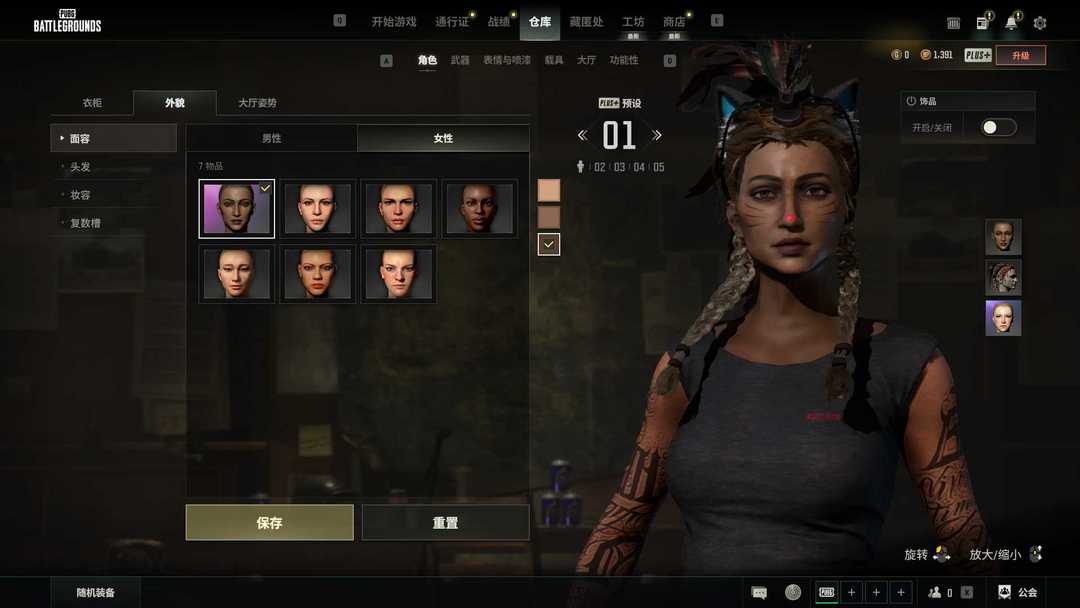Choose the dark-skinned female face thumbnail
The width and height of the screenshot is (1080, 608).
(480, 208)
